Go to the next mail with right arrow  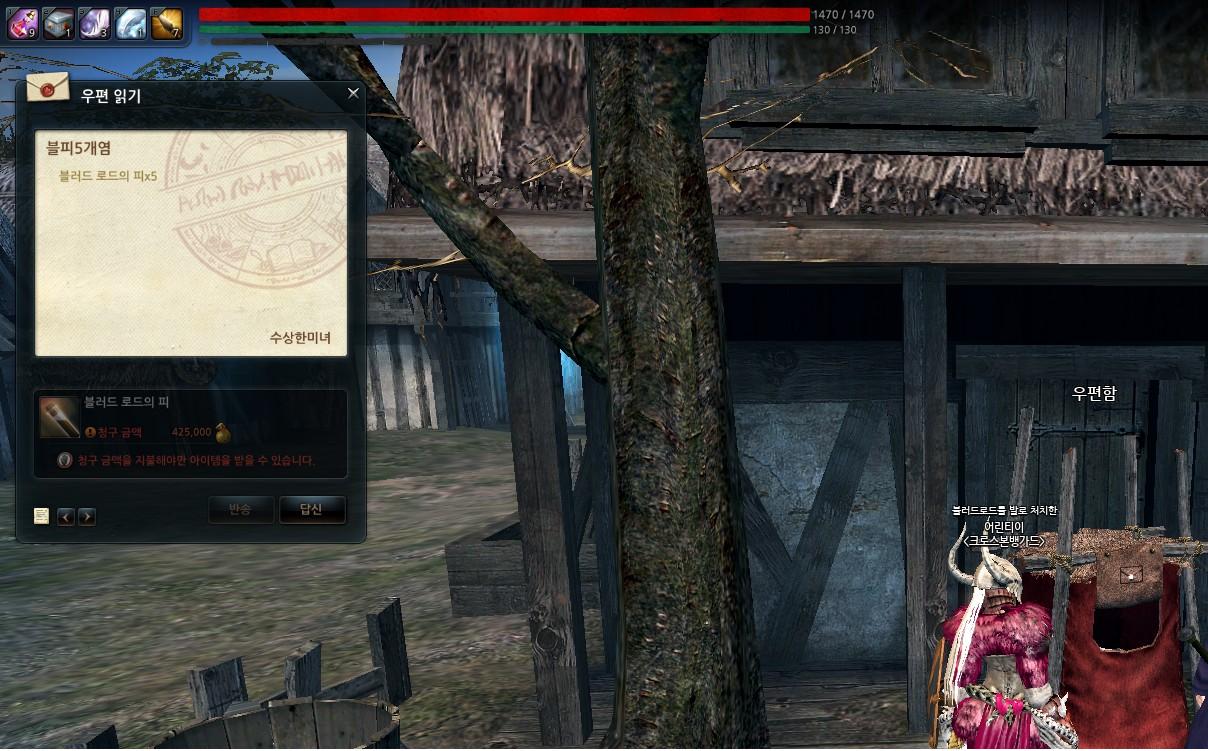[87, 516]
